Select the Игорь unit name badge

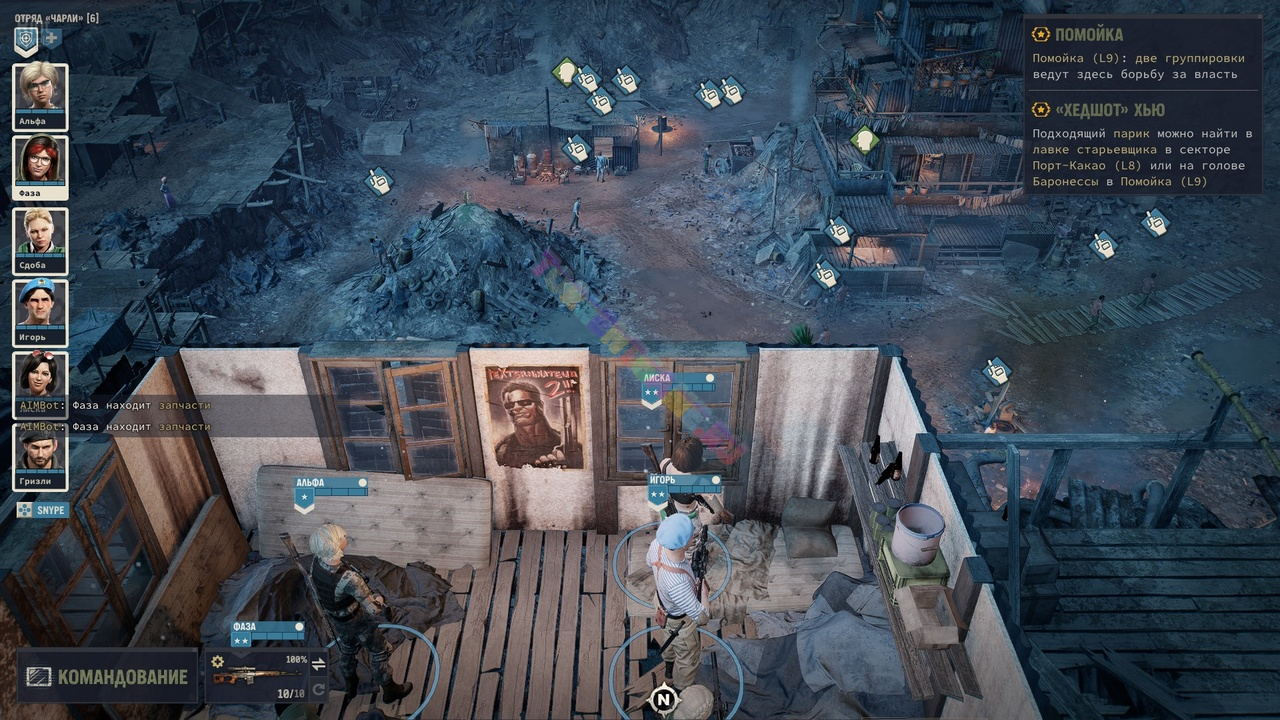click(684, 481)
